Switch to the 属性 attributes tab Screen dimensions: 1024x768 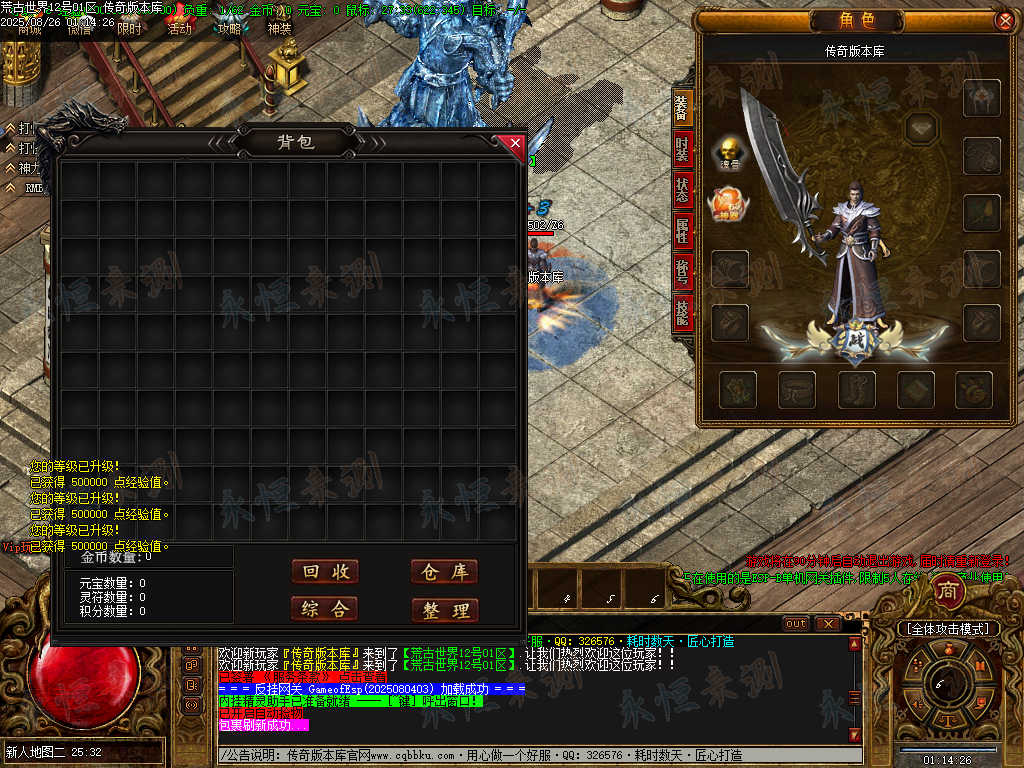point(681,230)
